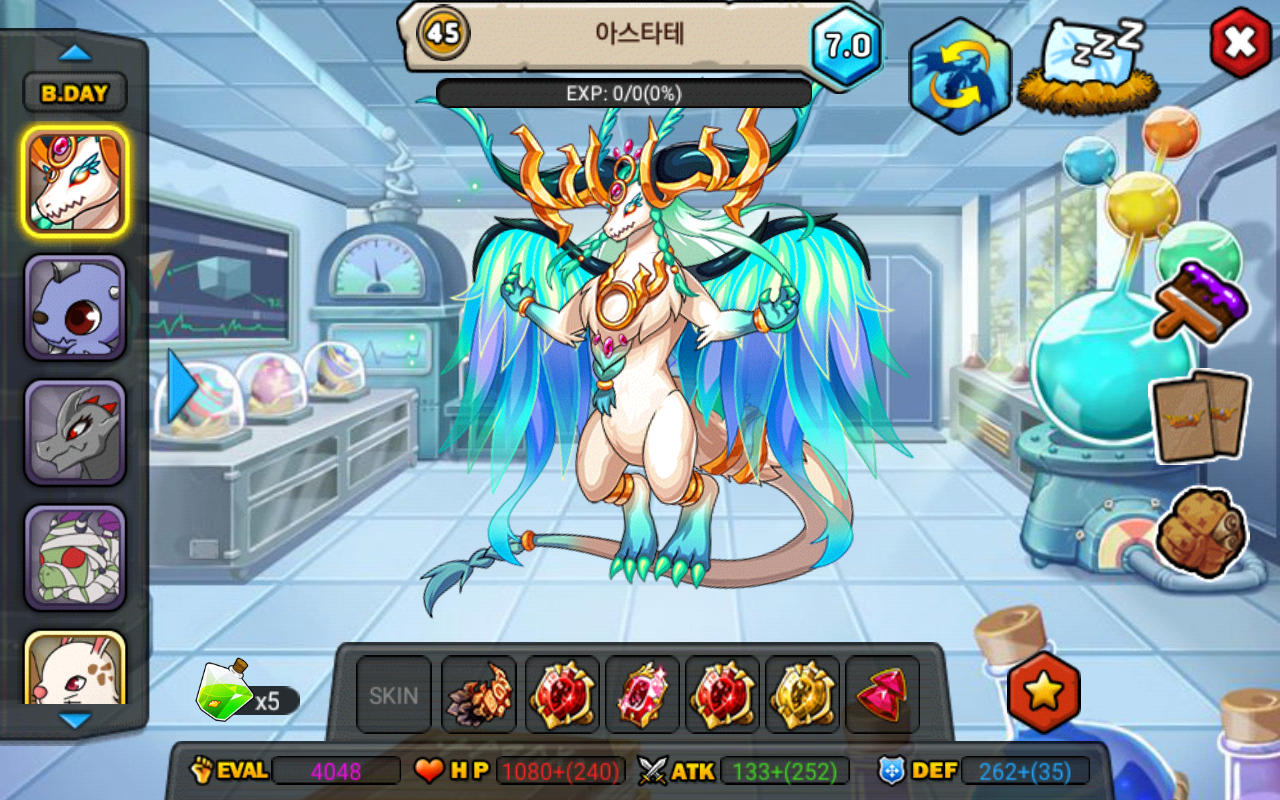The width and height of the screenshot is (1280, 800).
Task: Choose the gray red-eyed dragon portrait
Action: pos(75,432)
